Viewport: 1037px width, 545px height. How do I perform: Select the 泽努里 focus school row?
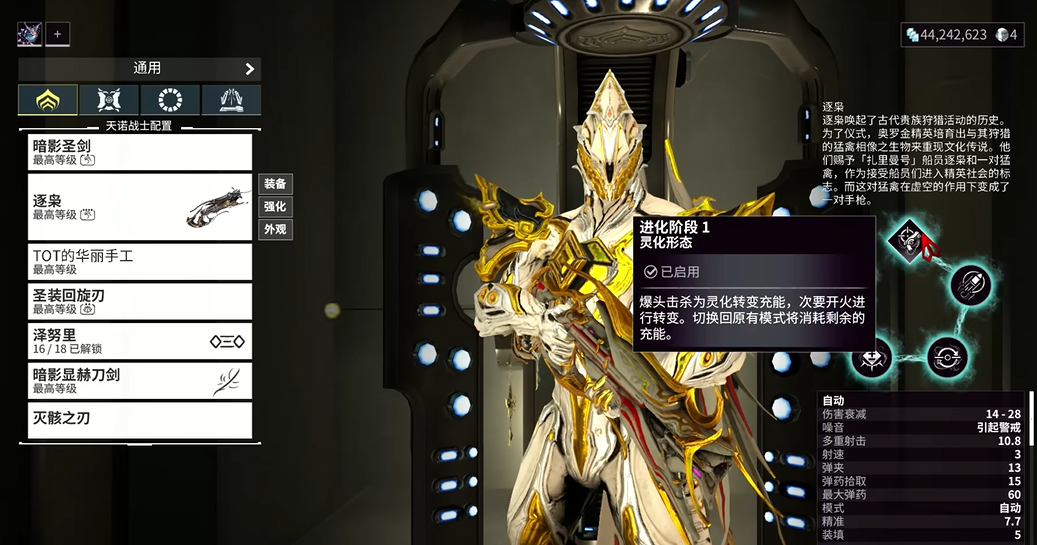coord(139,341)
